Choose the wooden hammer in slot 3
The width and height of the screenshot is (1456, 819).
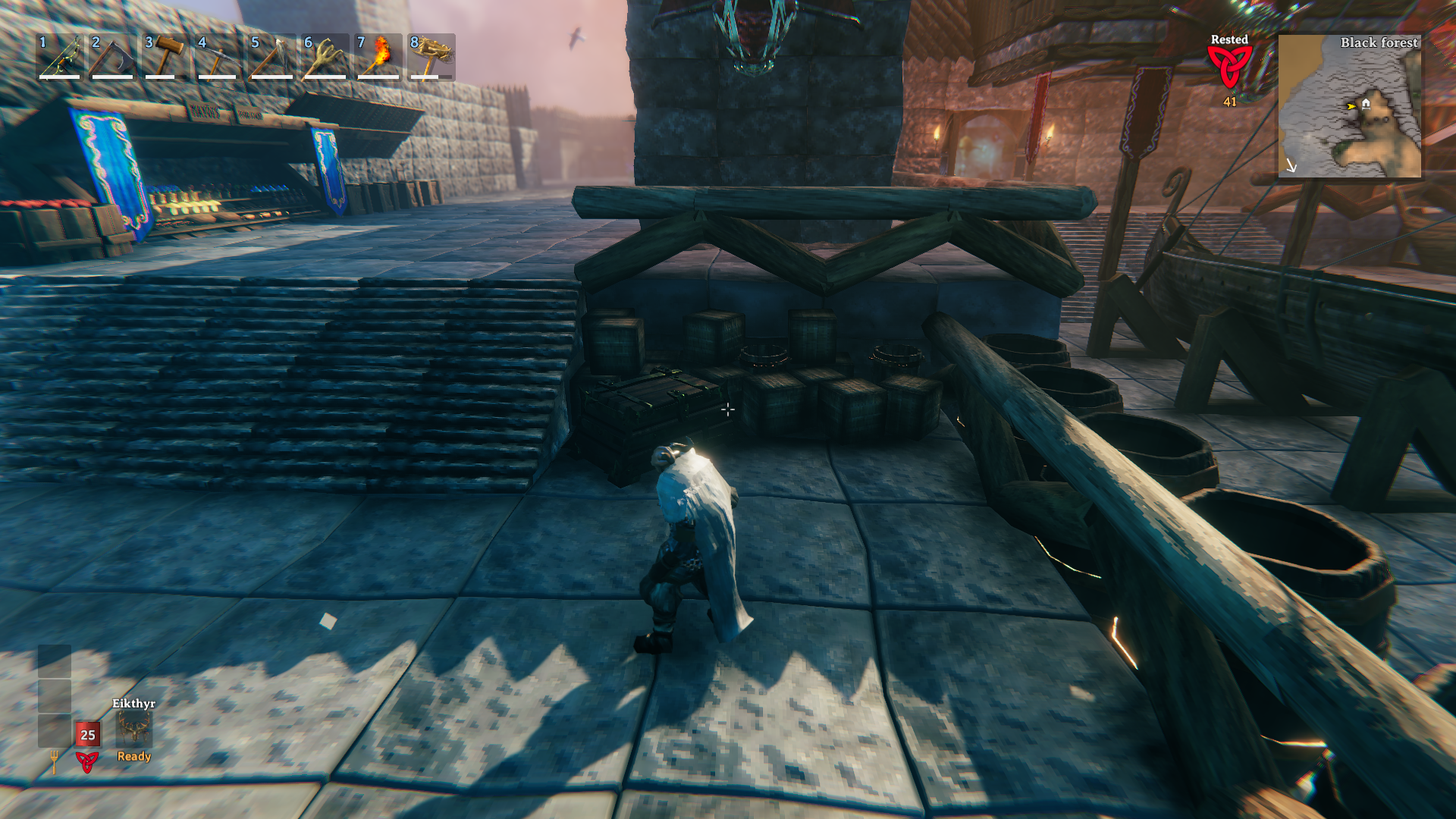165,57
